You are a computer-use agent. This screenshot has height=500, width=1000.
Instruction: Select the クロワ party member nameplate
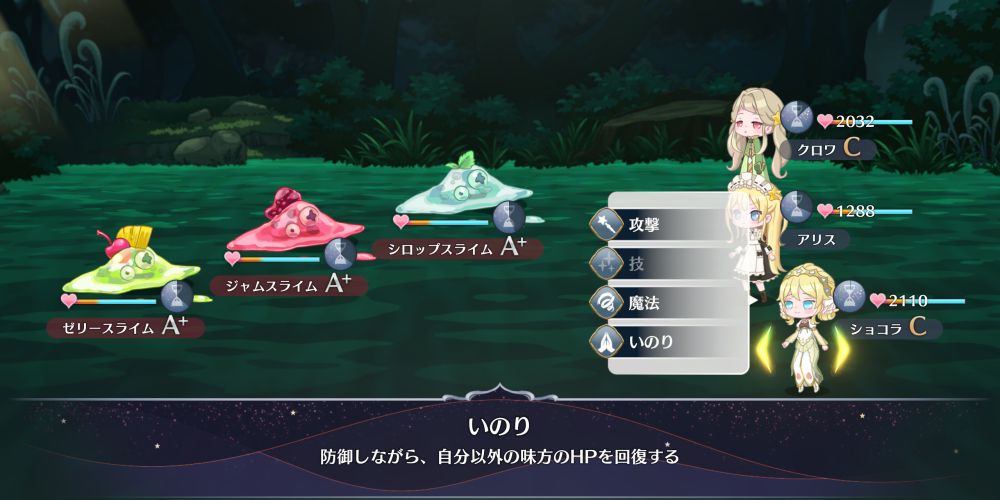click(x=830, y=148)
